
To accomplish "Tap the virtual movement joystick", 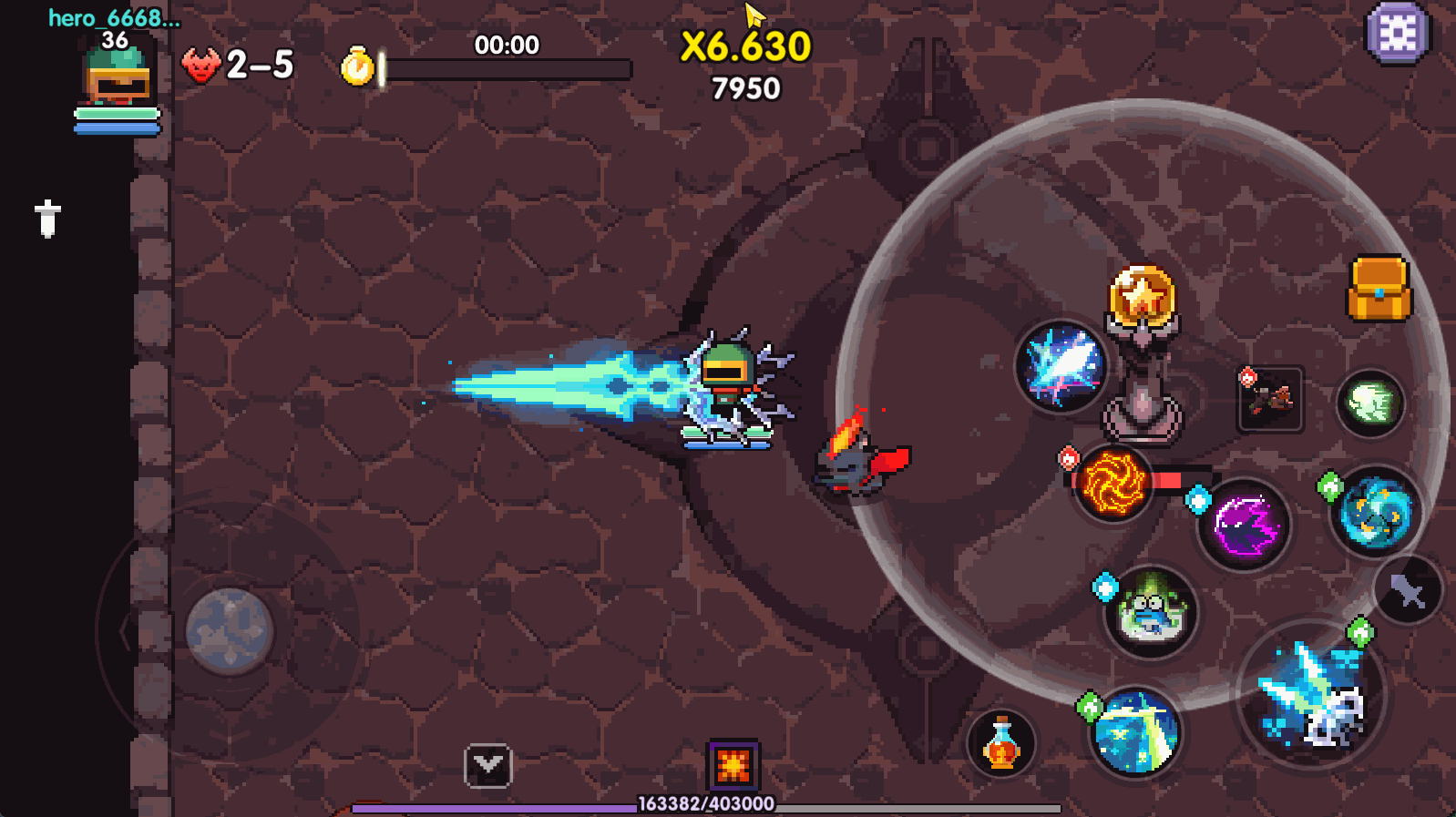I will pyautogui.click(x=229, y=630).
